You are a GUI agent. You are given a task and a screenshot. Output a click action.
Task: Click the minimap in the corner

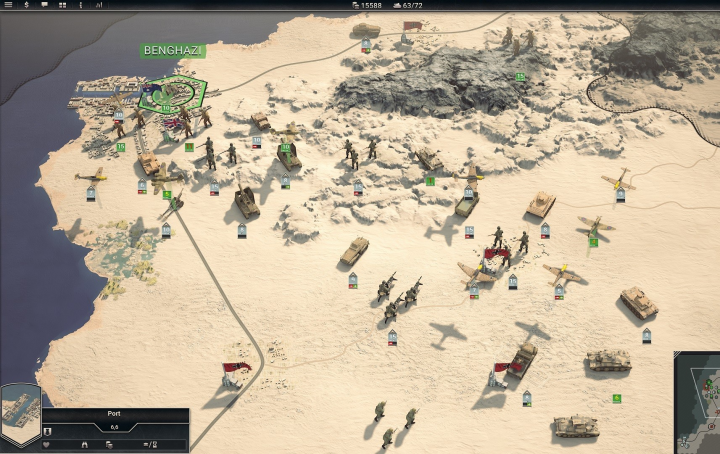[x=698, y=402]
